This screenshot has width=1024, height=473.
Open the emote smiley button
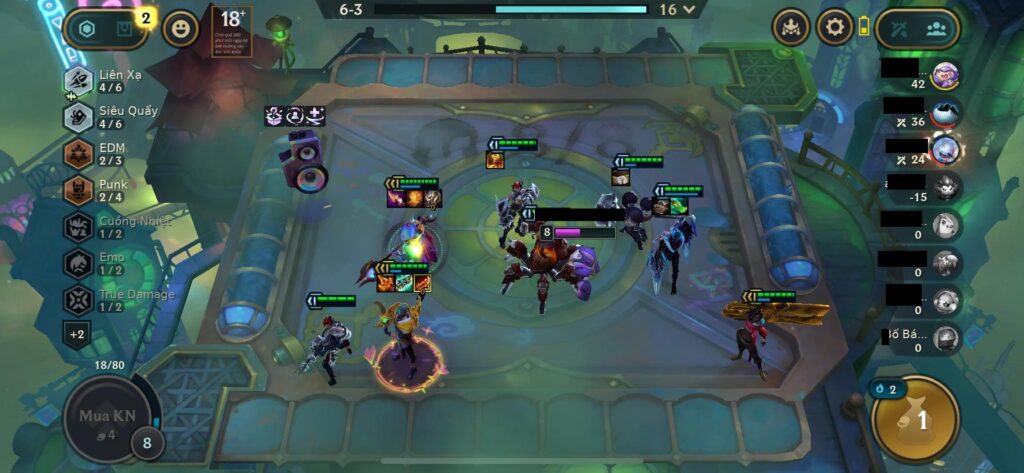click(181, 29)
